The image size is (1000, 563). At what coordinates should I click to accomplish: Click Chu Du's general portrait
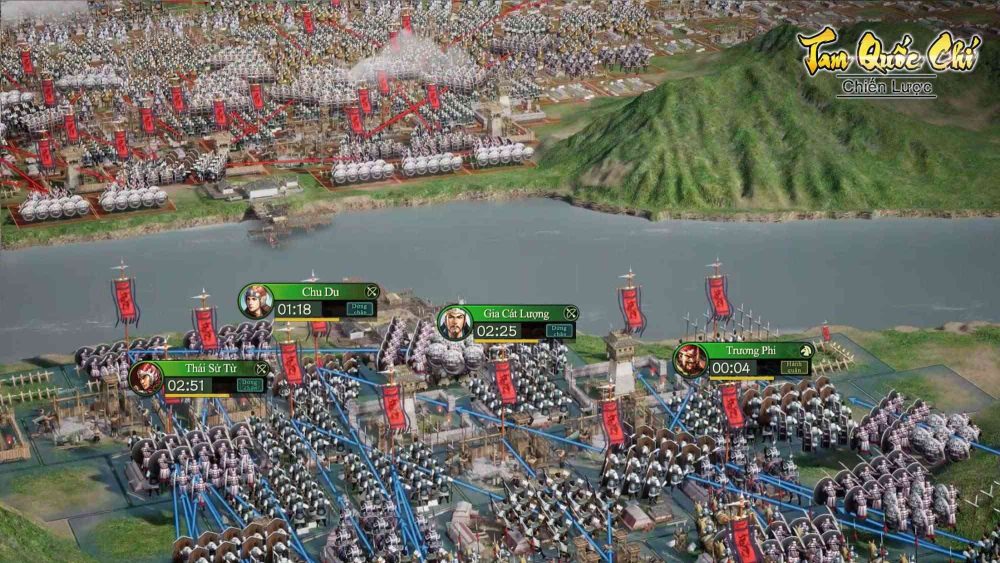click(257, 301)
